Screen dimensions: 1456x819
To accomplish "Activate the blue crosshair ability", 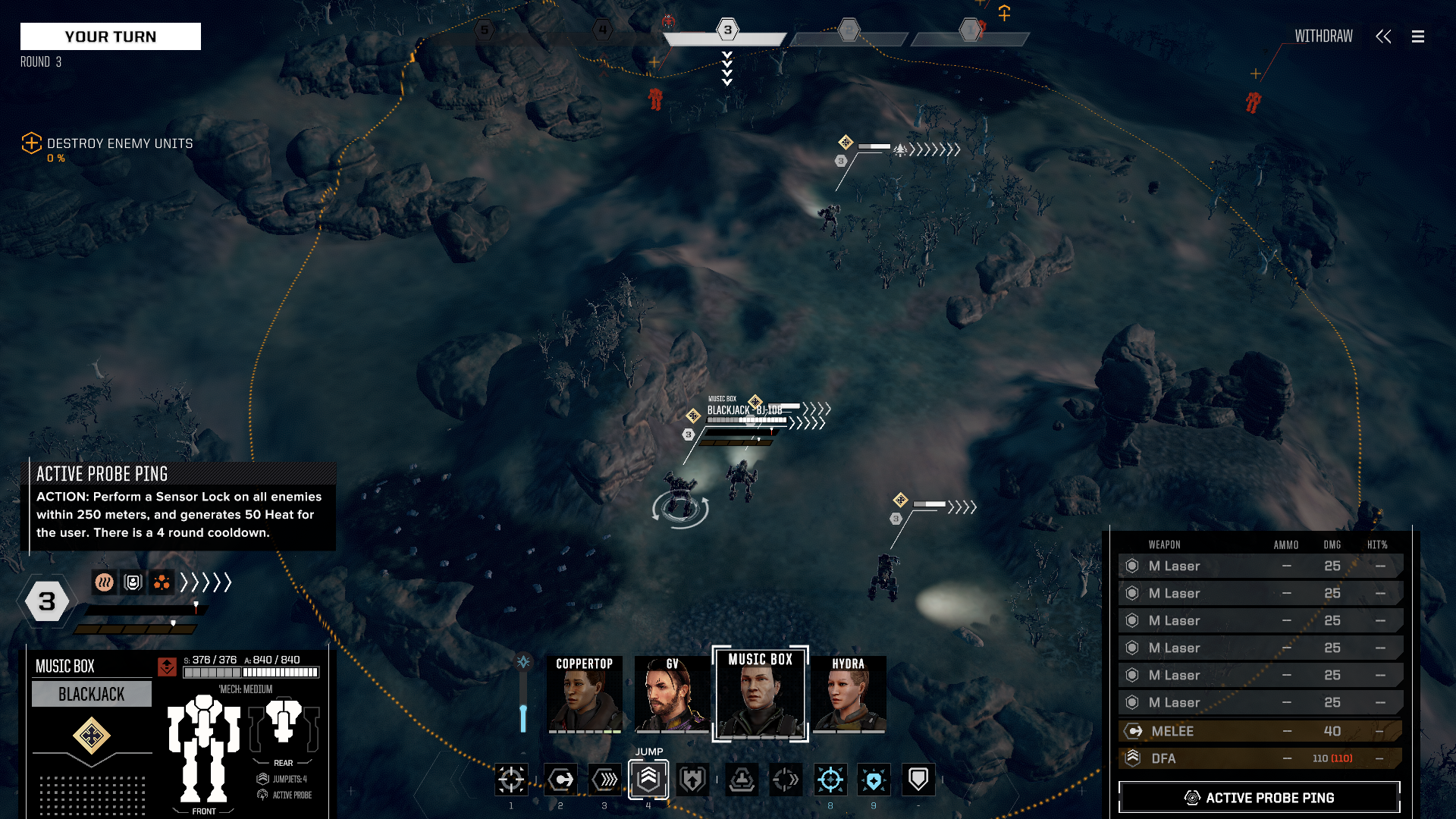I will 830,779.
